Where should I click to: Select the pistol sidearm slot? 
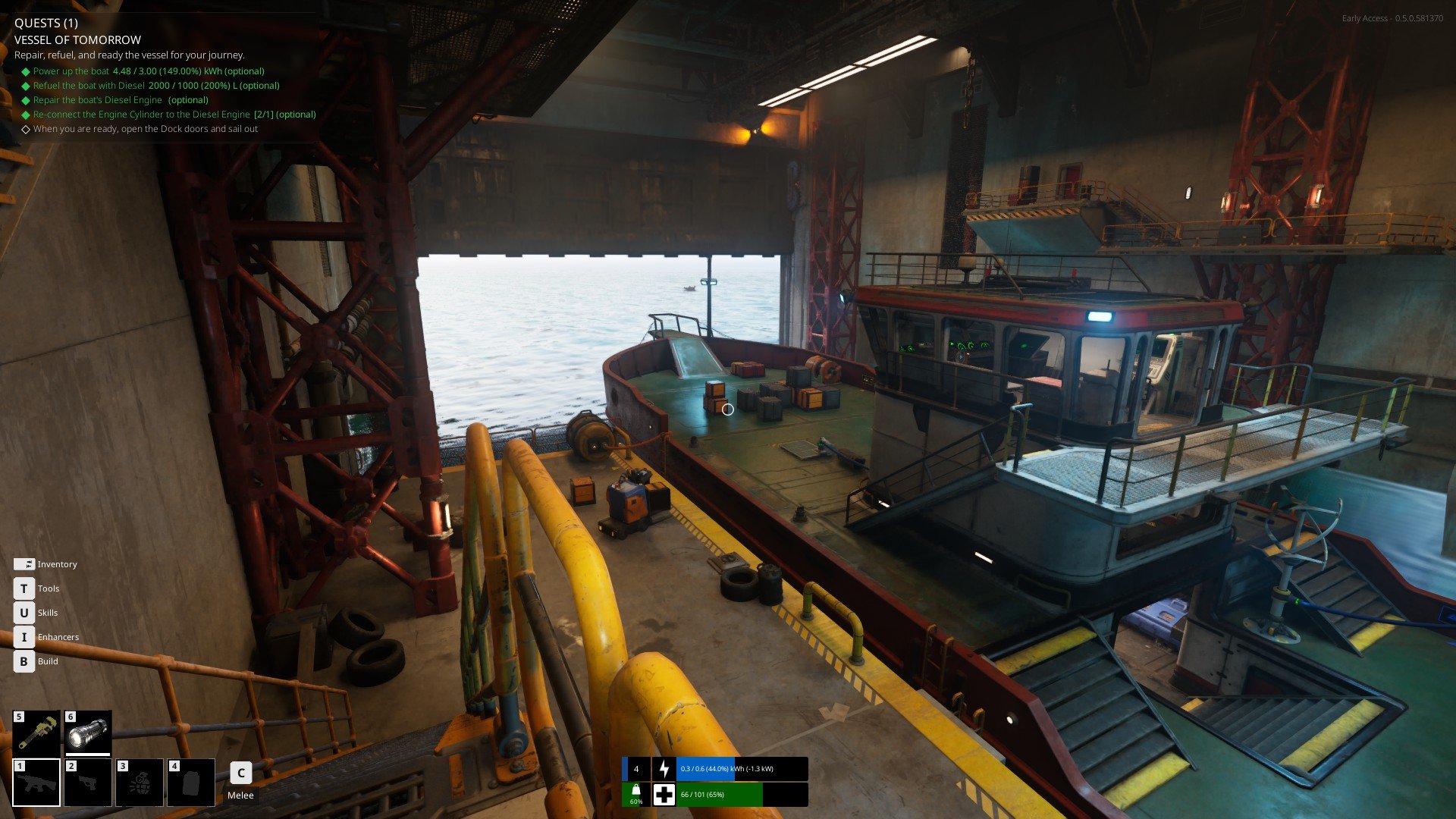[88, 782]
